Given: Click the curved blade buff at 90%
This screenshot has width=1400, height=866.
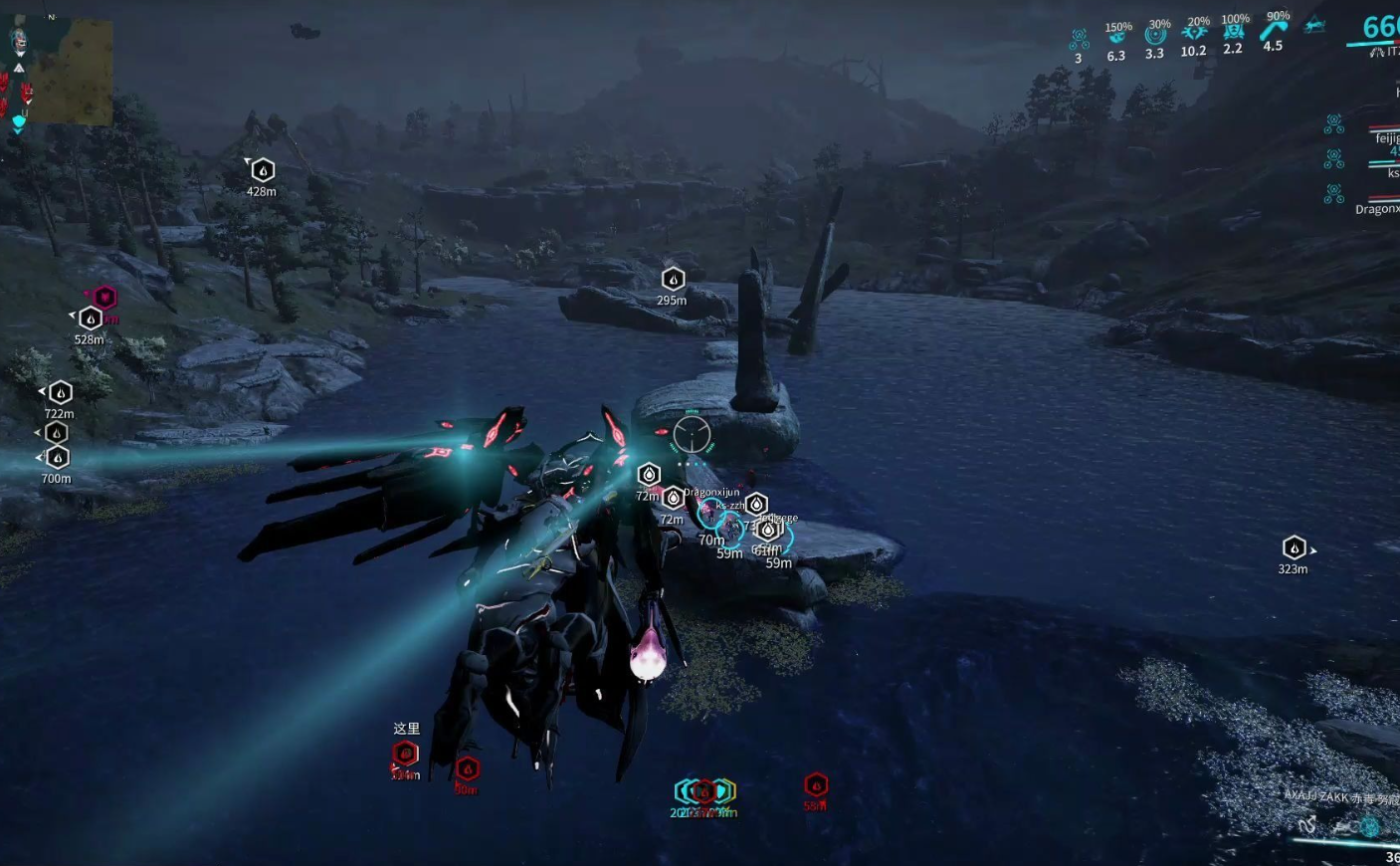Looking at the screenshot, I should (x=1274, y=30).
